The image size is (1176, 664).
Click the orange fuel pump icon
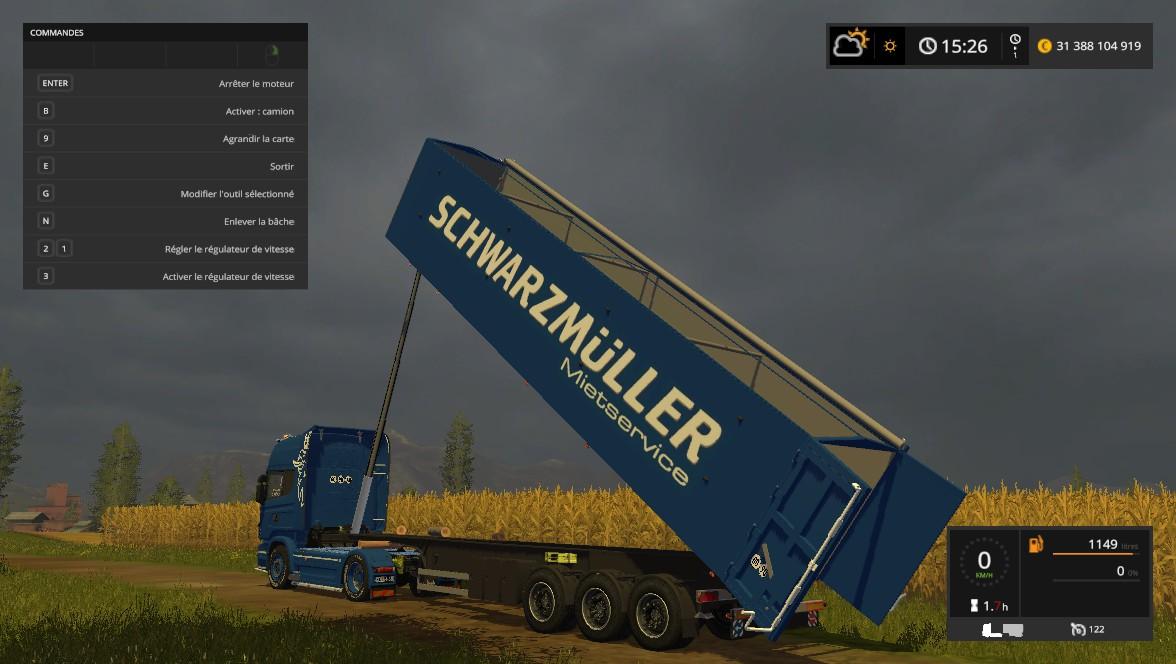pos(1036,544)
